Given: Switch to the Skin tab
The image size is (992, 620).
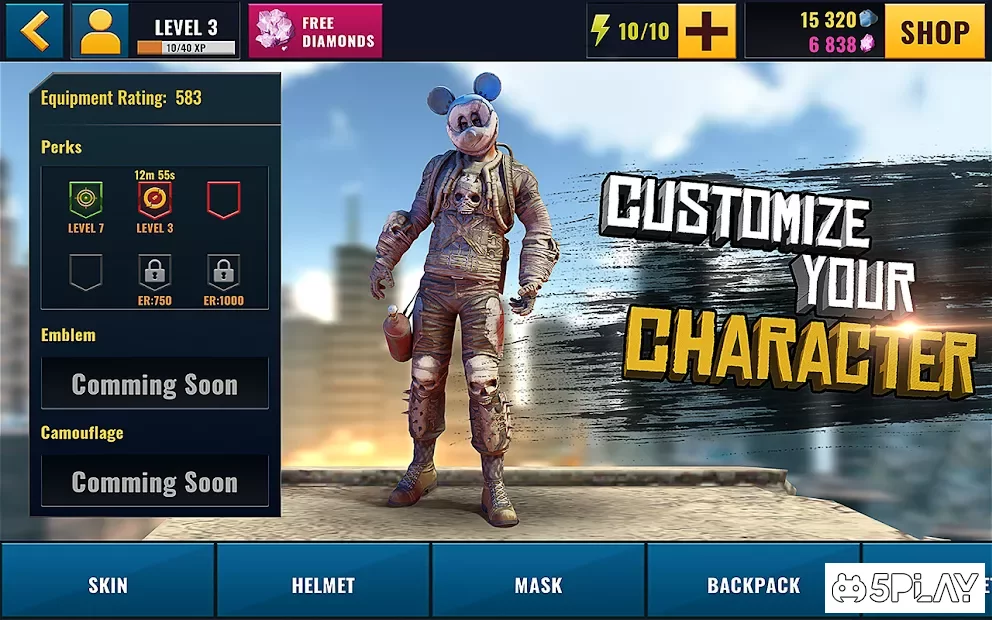Looking at the screenshot, I should [x=108, y=585].
